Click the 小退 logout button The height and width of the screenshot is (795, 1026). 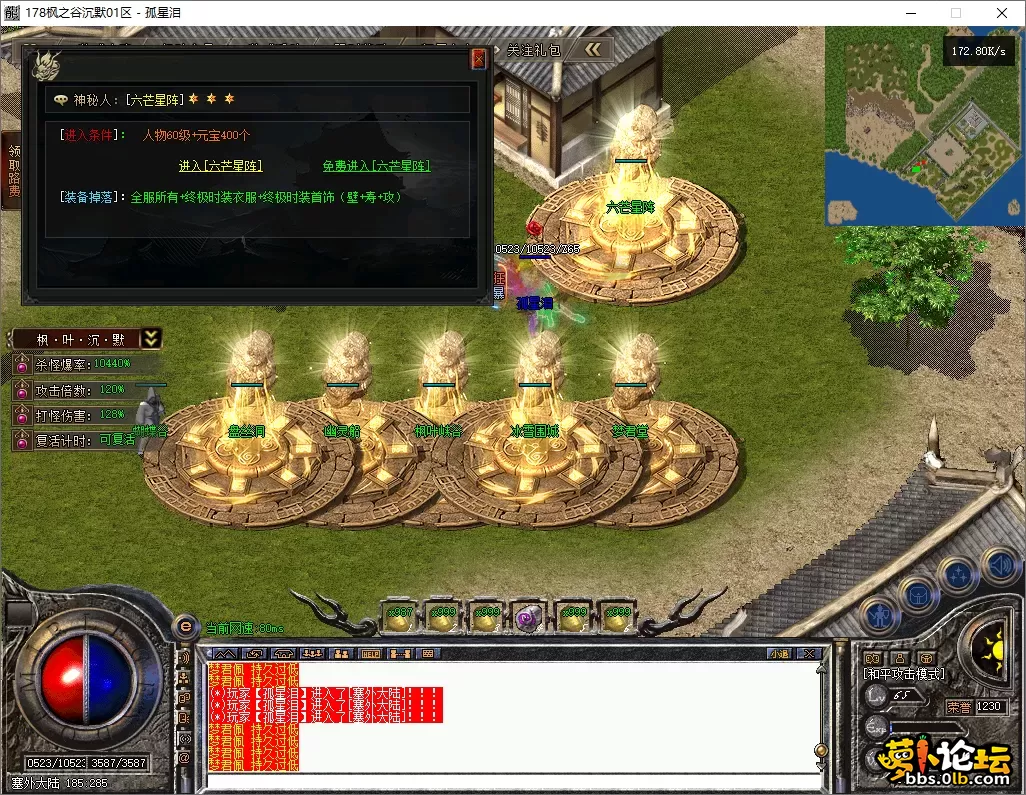pos(779,653)
